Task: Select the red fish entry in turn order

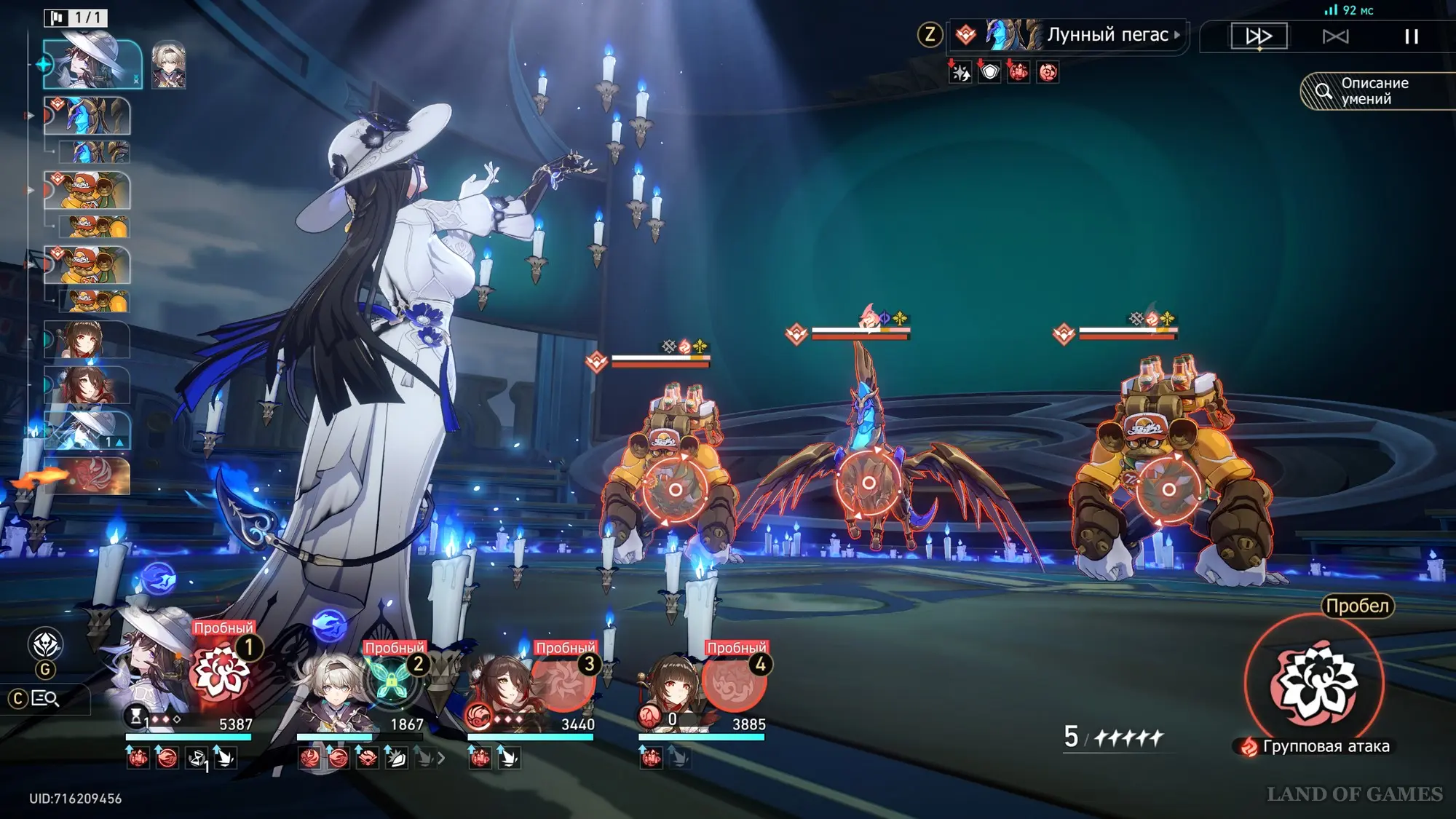Action: click(x=87, y=476)
